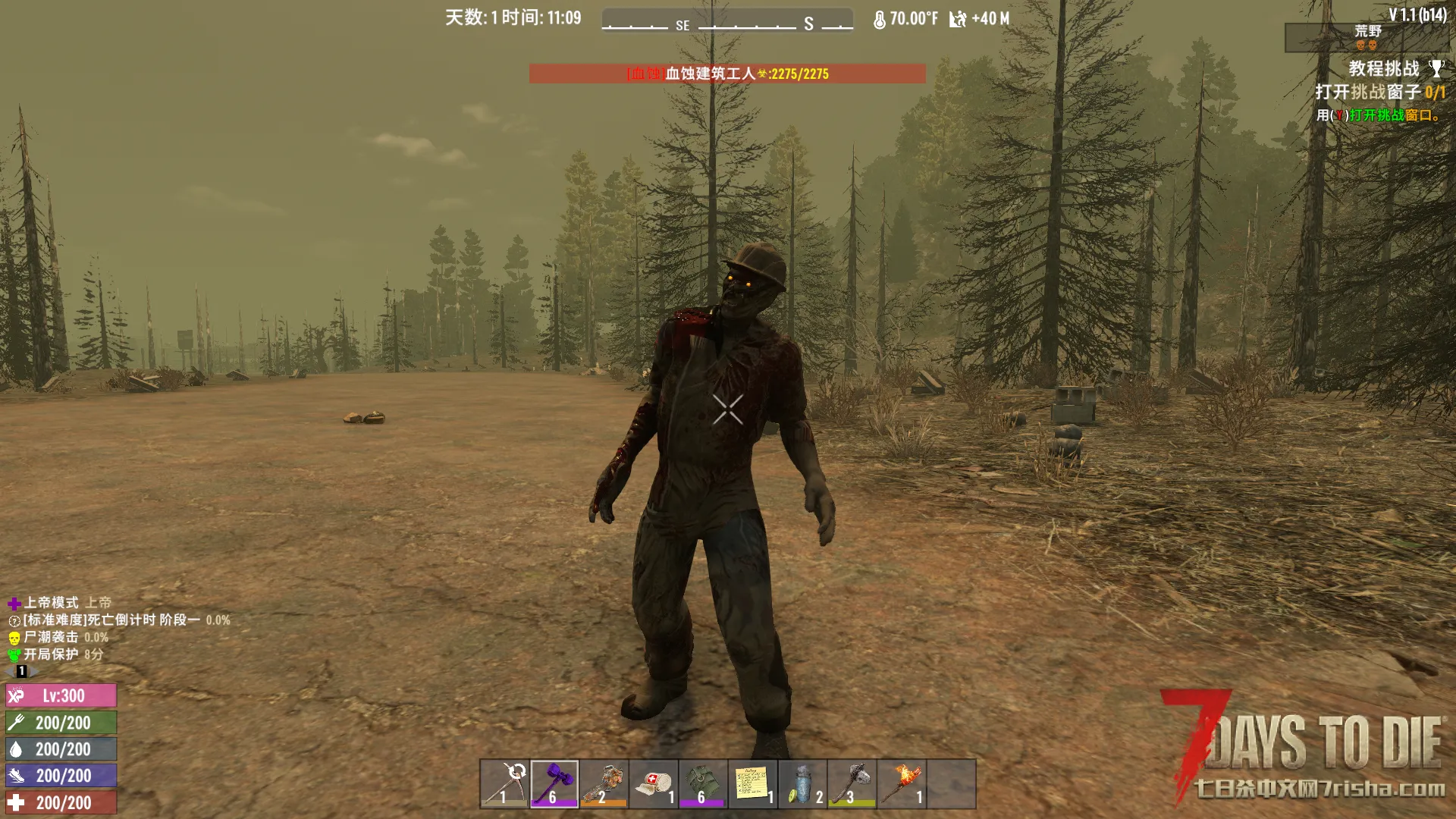Image resolution: width=1456 pixels, height=819 pixels.
Task: Choose the rusty chainsaw tool slot
Action: [604, 783]
